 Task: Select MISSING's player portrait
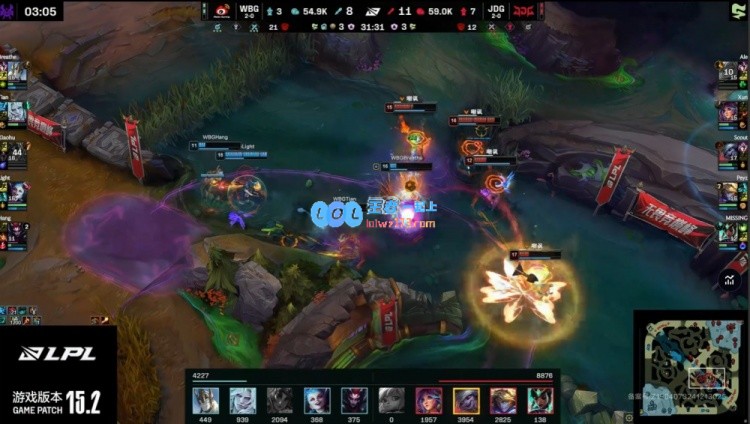[x=727, y=233]
